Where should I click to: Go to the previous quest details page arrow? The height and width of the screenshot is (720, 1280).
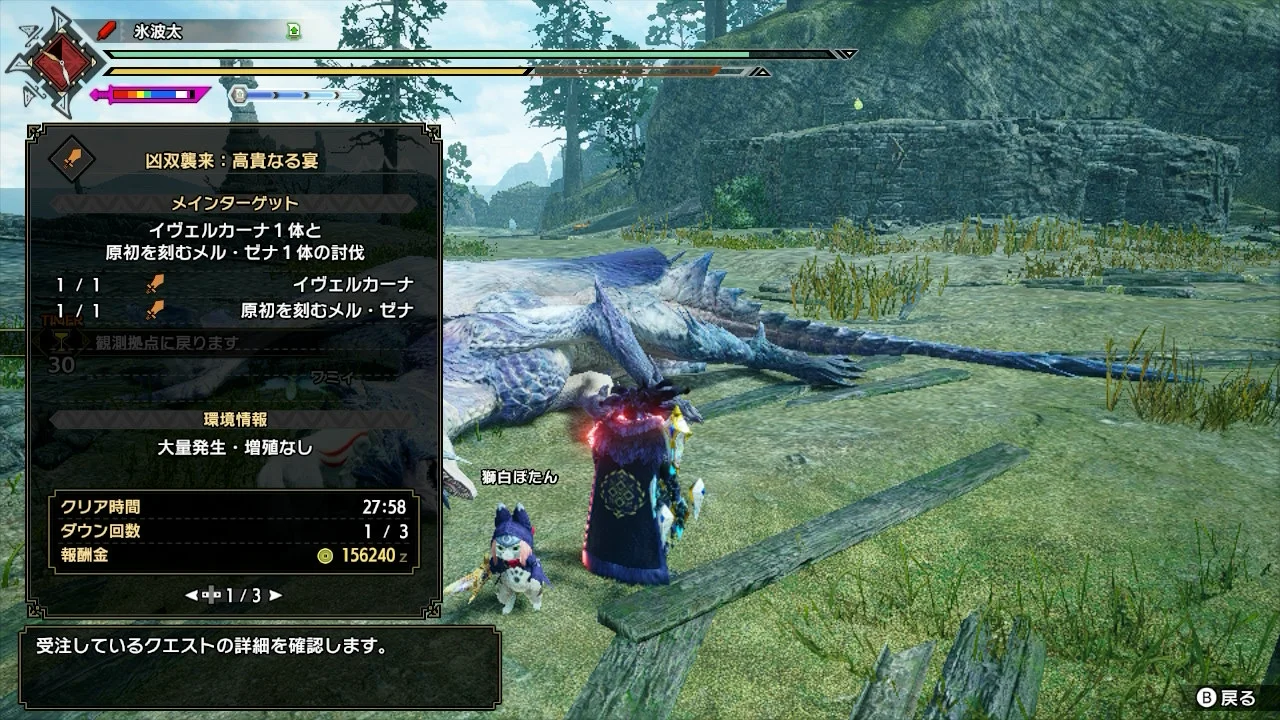click(x=191, y=595)
